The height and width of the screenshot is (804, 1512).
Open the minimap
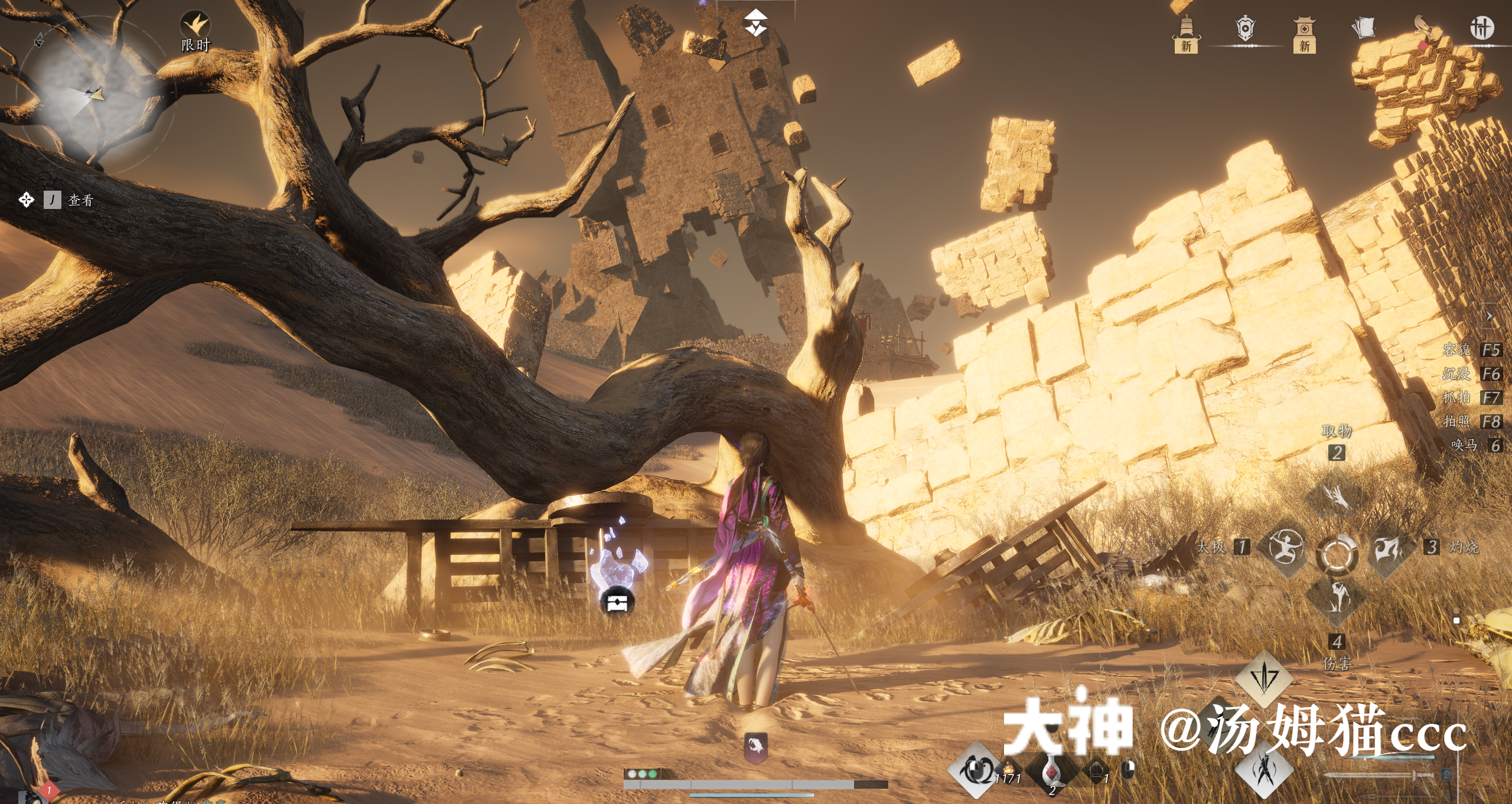(94, 94)
